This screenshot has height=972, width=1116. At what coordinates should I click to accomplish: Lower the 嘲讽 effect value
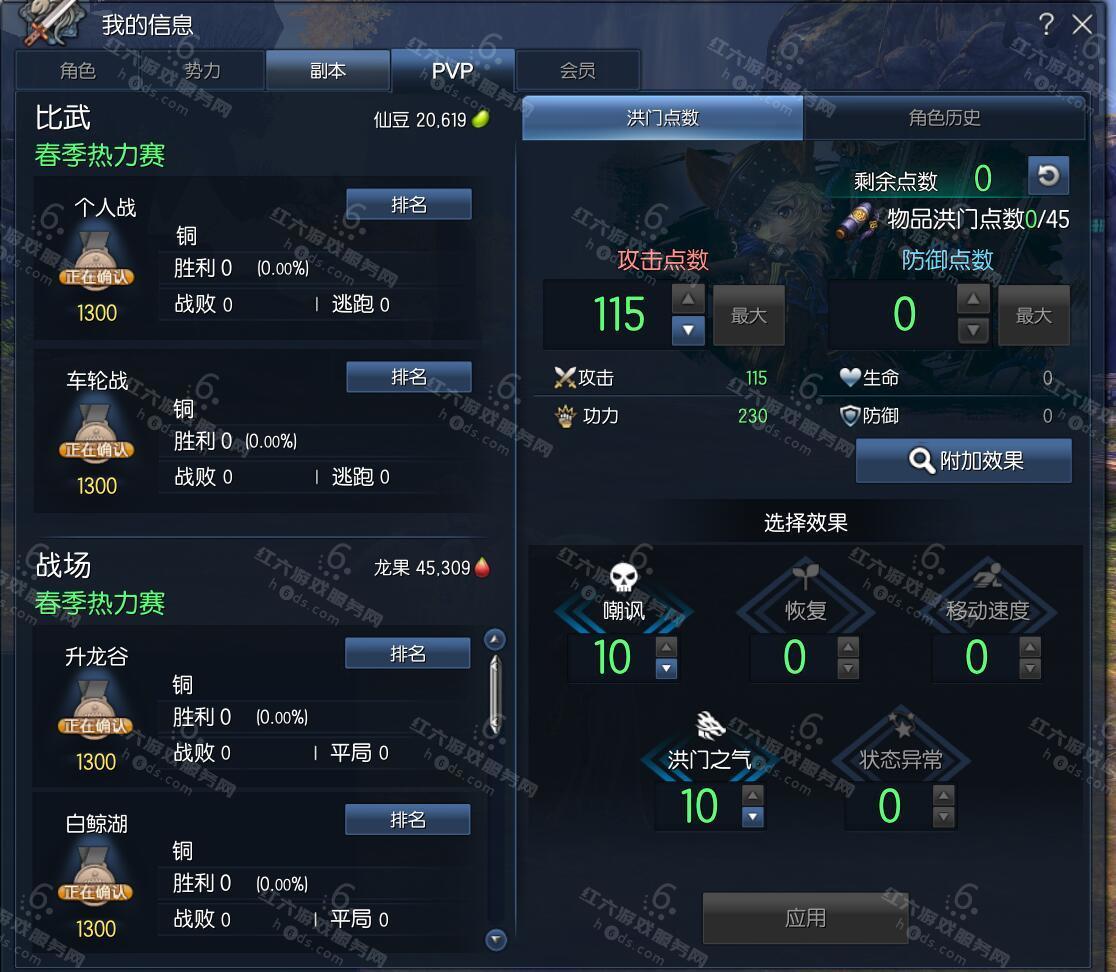pyautogui.click(x=667, y=669)
